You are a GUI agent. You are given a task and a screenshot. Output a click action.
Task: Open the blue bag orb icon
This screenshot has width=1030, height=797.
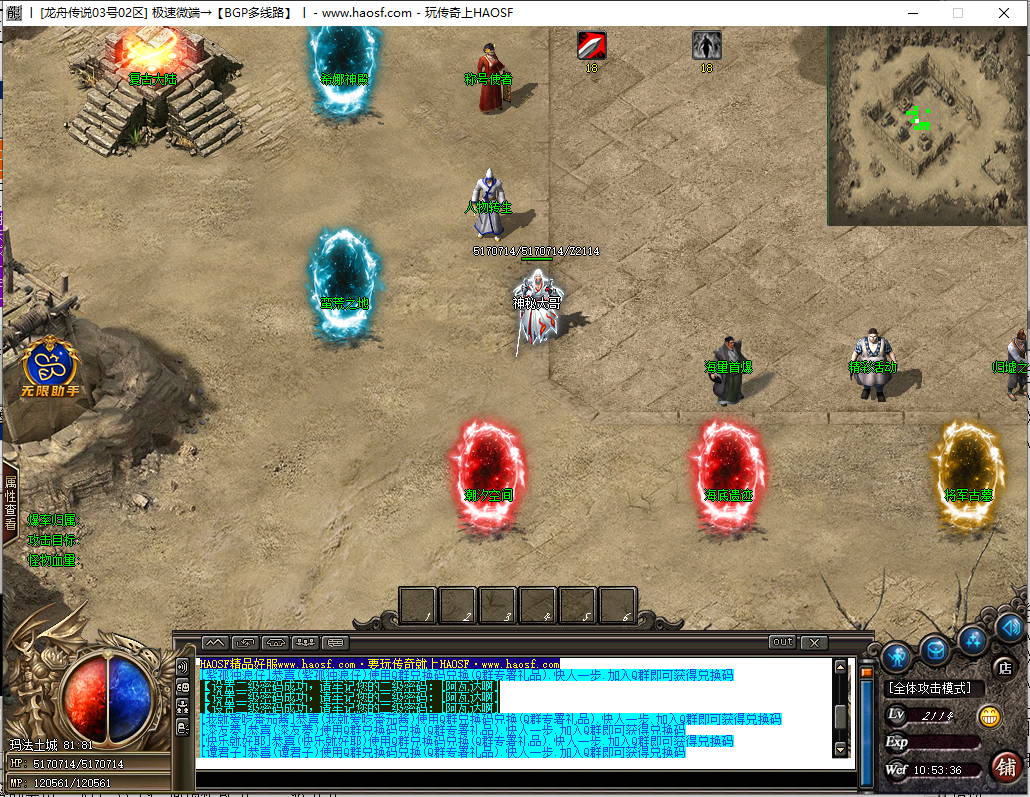coord(934,650)
